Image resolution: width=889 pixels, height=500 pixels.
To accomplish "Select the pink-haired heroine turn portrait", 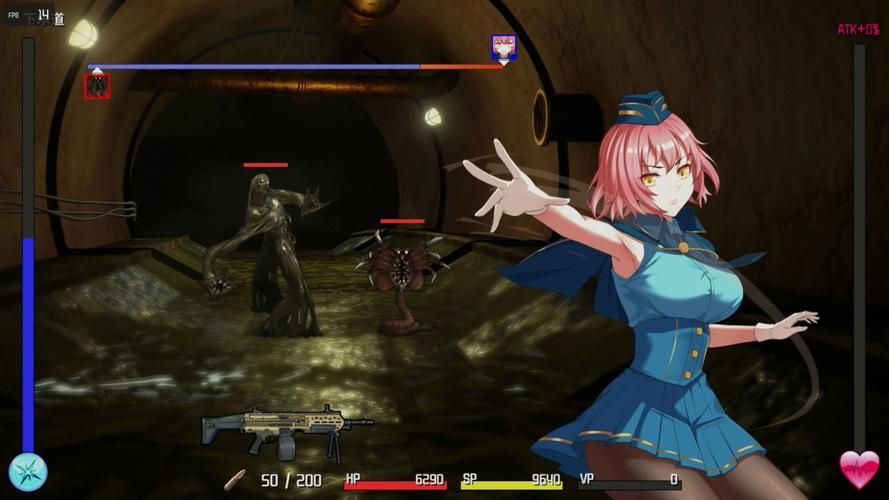I will click(x=504, y=47).
